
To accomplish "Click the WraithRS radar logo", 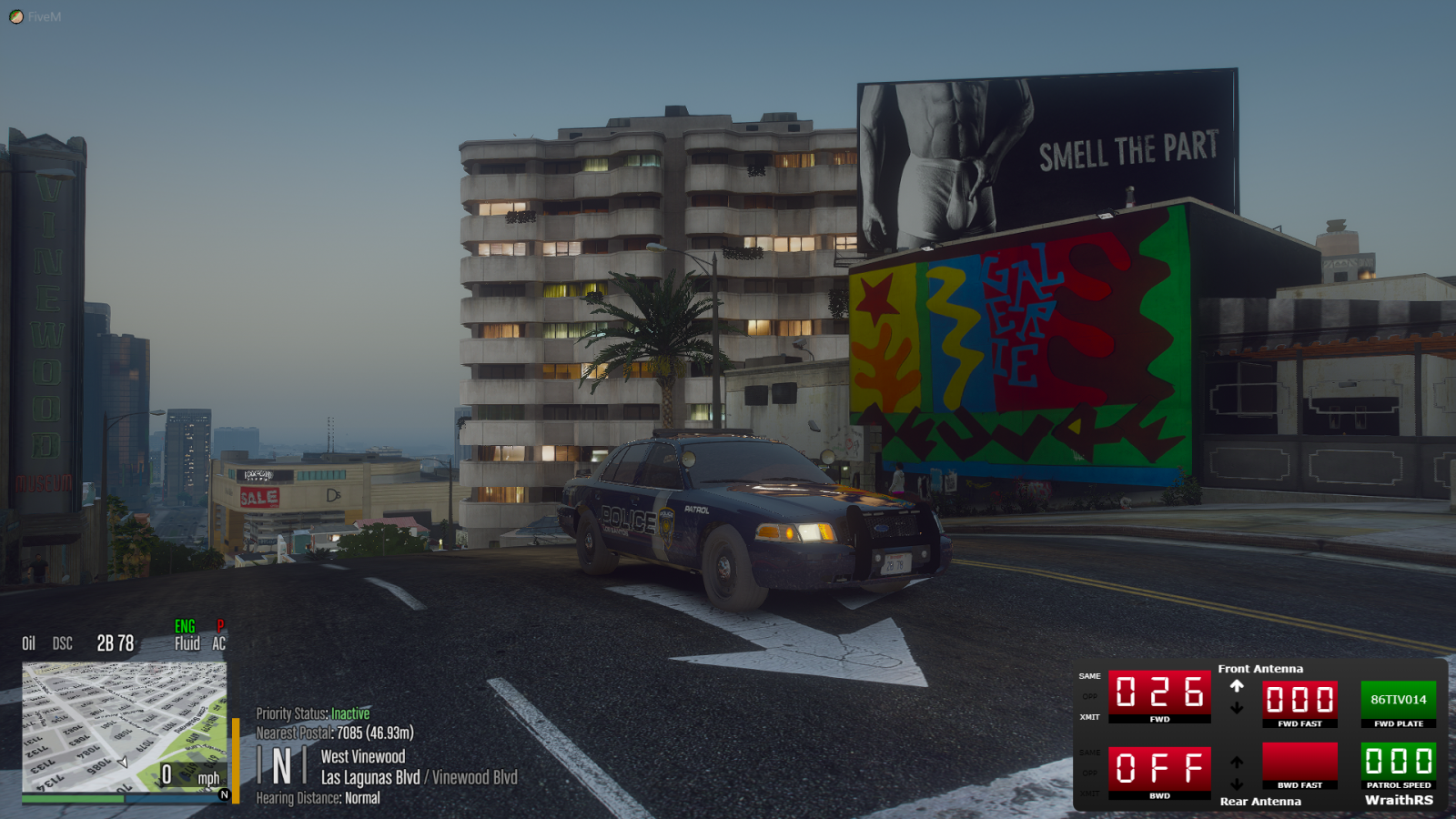I will coord(1399,800).
